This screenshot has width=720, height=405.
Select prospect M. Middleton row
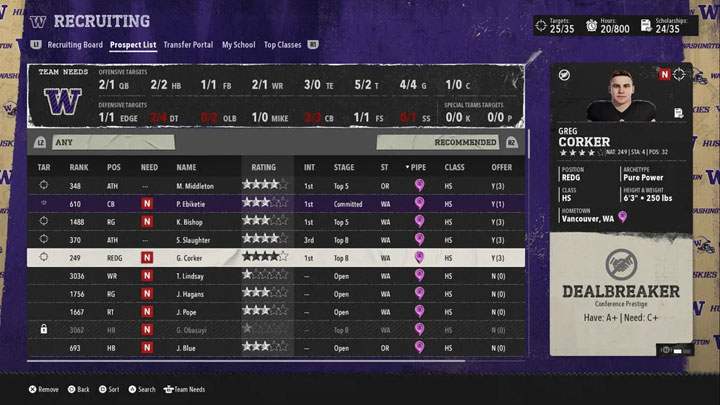tap(194, 185)
